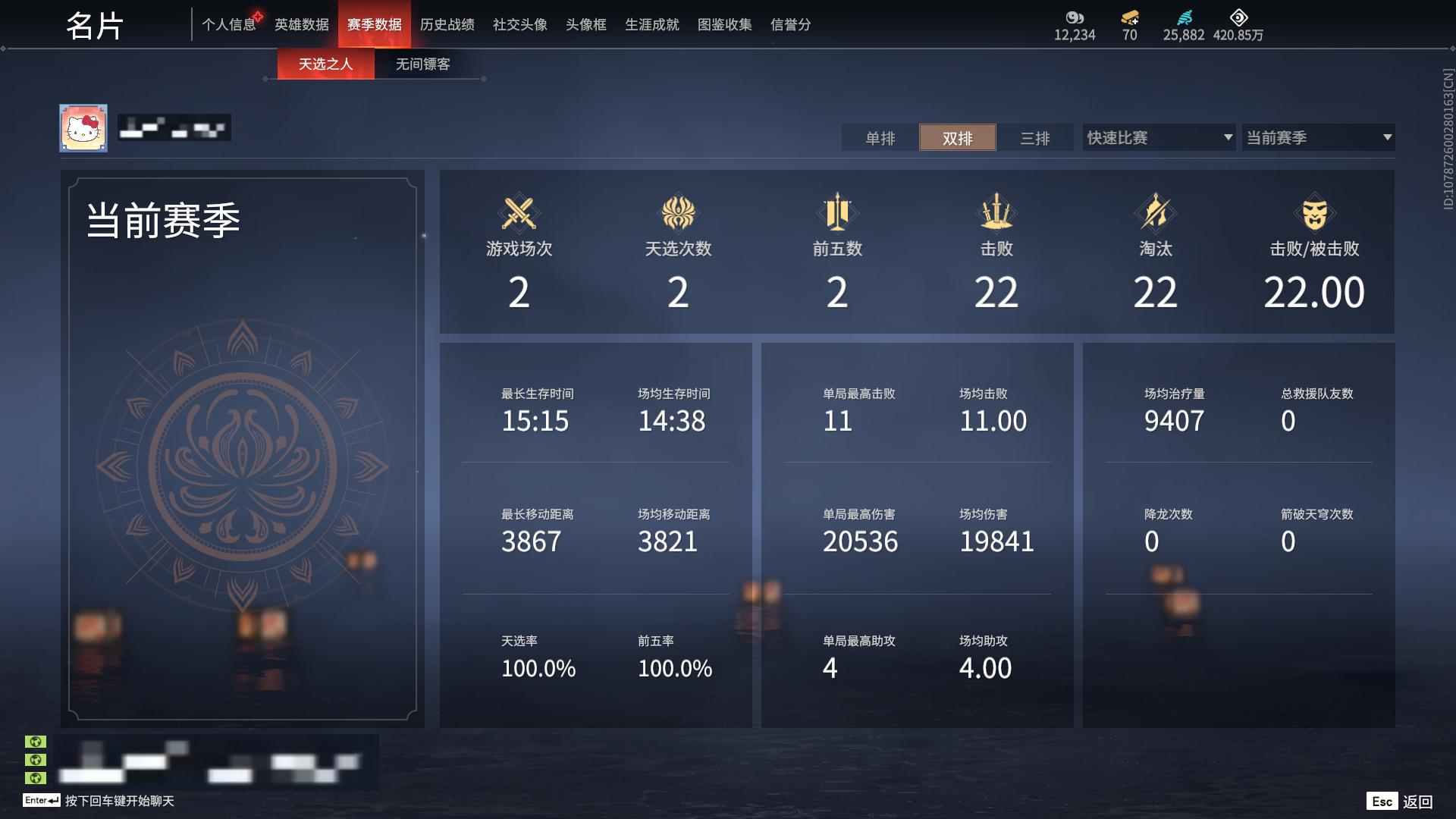Open the 生涯成就 menu item

651,24
